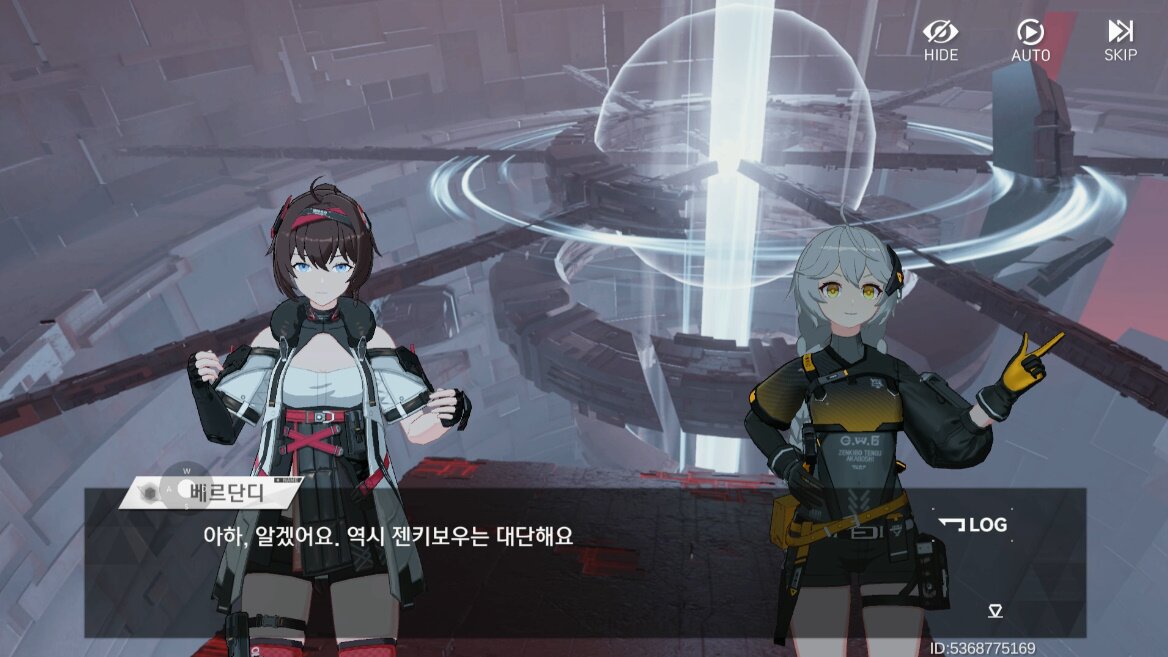This screenshot has width=1168, height=657.
Task: Advance dialogue with the down arrow indicator
Action: pyautogui.click(x=995, y=611)
